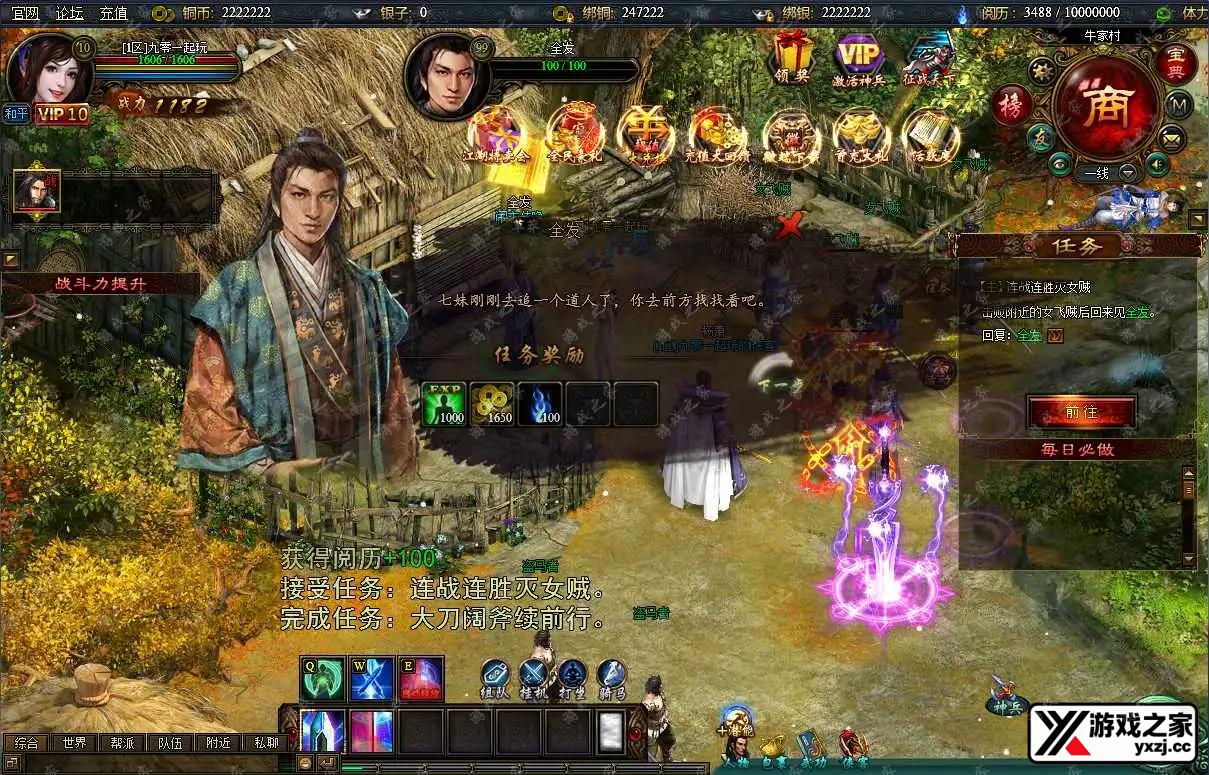Toggle 挂机 auto-battle
The image size is (1209, 775).
click(534, 677)
